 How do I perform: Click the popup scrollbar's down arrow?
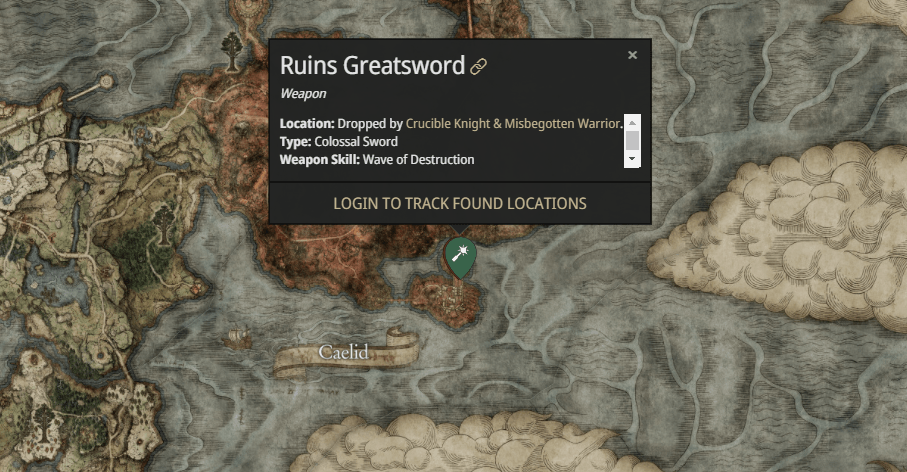click(632, 159)
